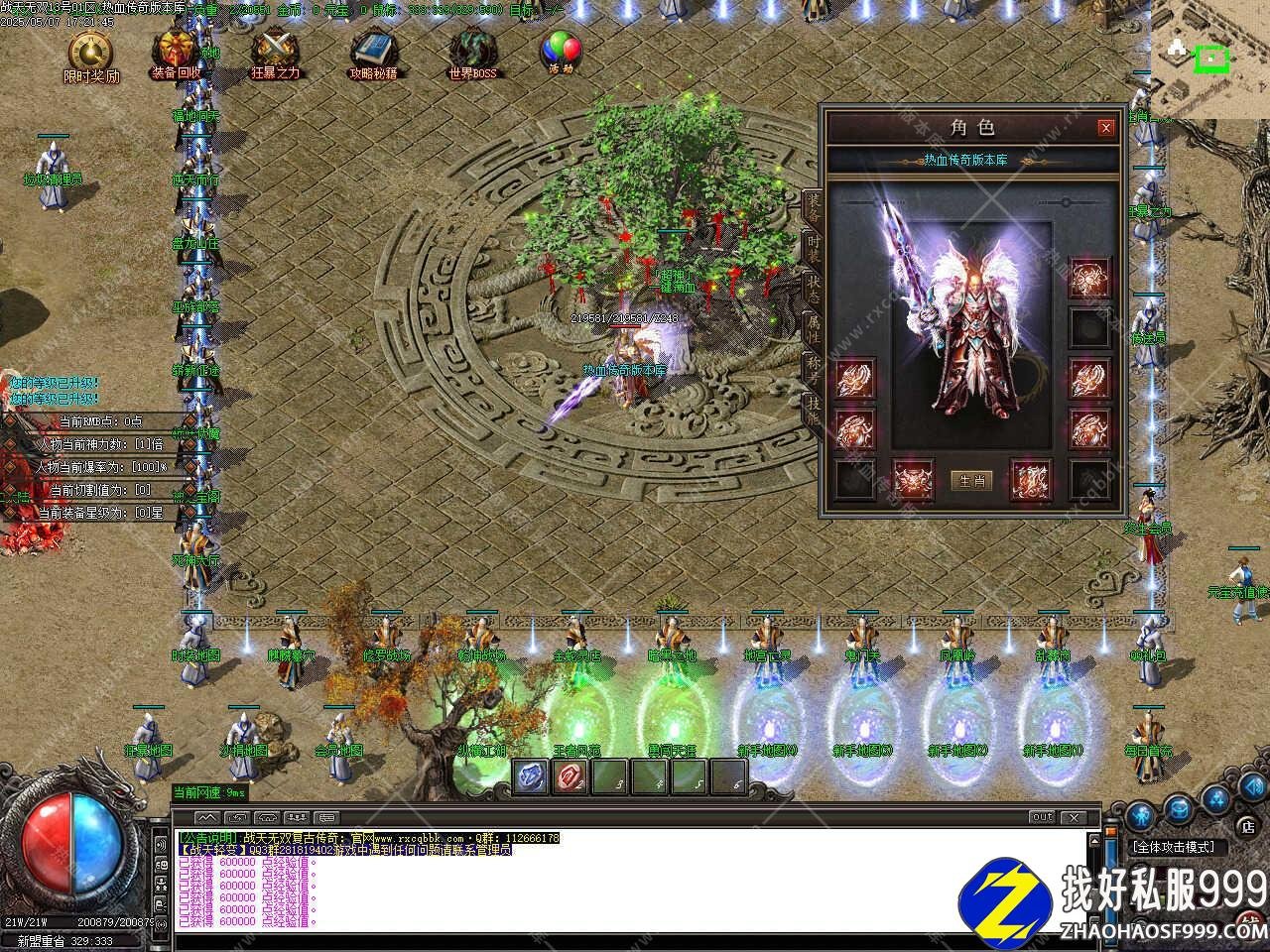
Task: Select the blue gem in hotbar slot 1
Action: 532,776
